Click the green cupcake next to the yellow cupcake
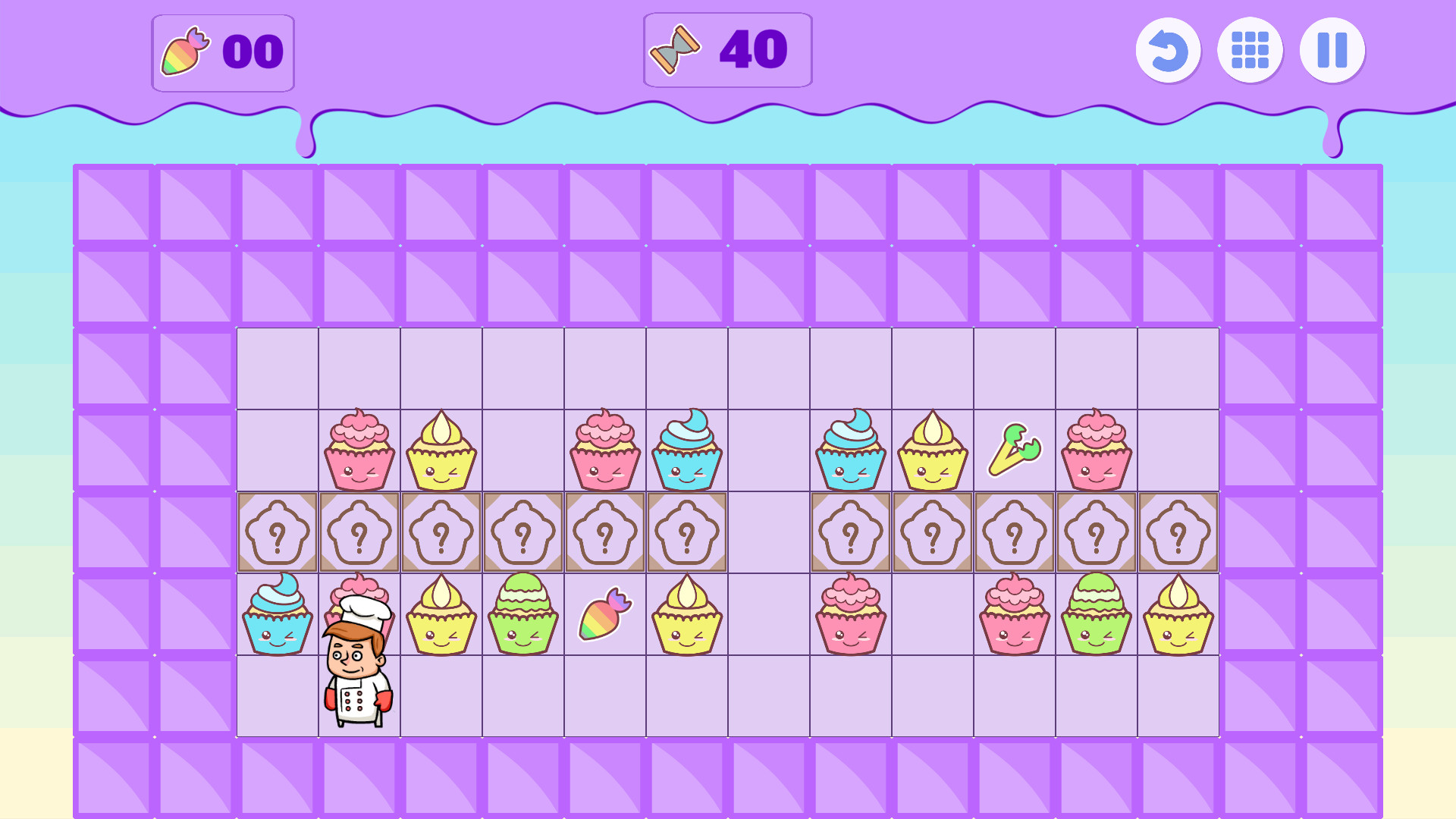The image size is (1456, 819). pyautogui.click(x=522, y=614)
